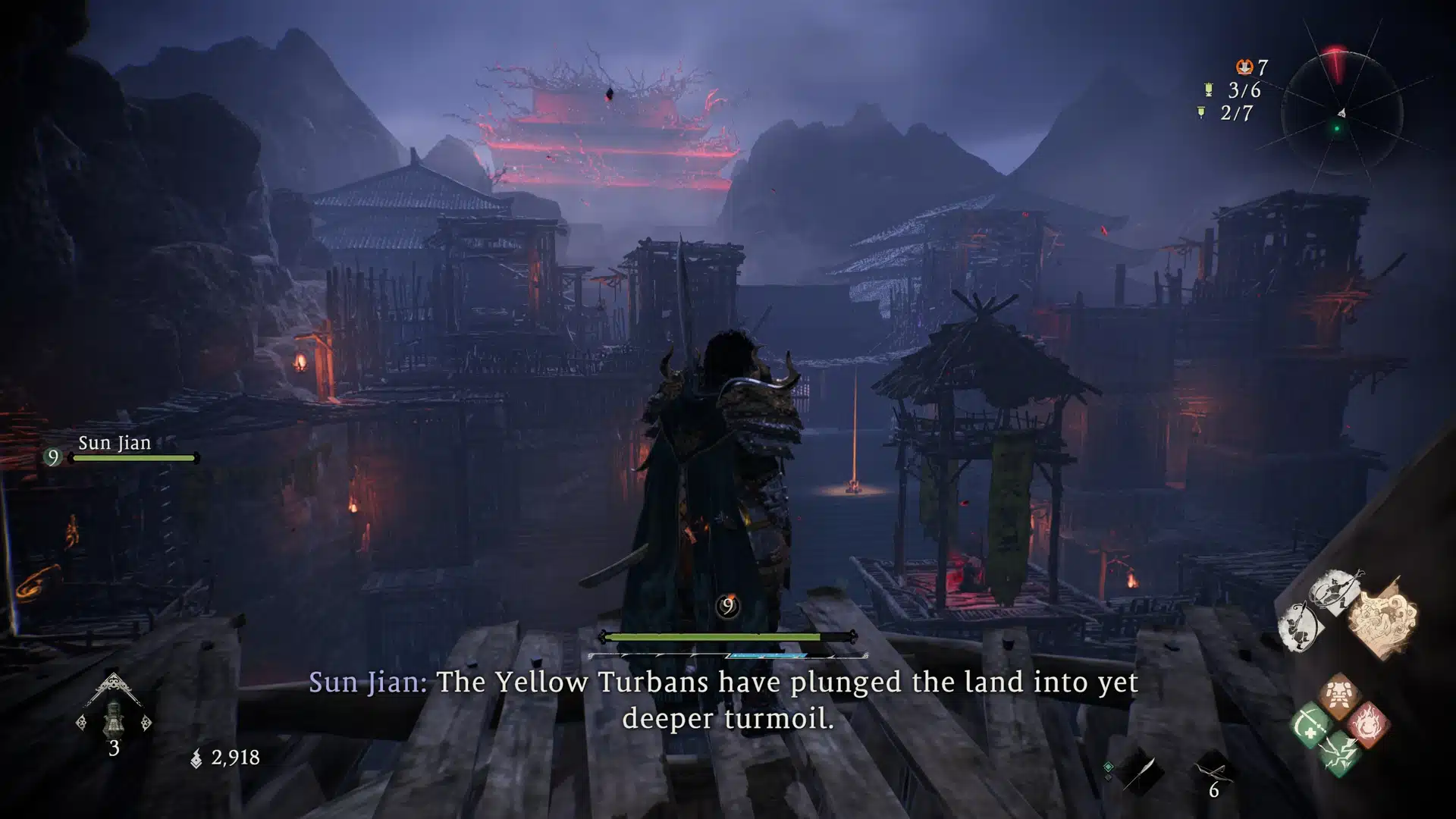
Task: Click the player's morale rank 9 badge
Action: tap(726, 605)
